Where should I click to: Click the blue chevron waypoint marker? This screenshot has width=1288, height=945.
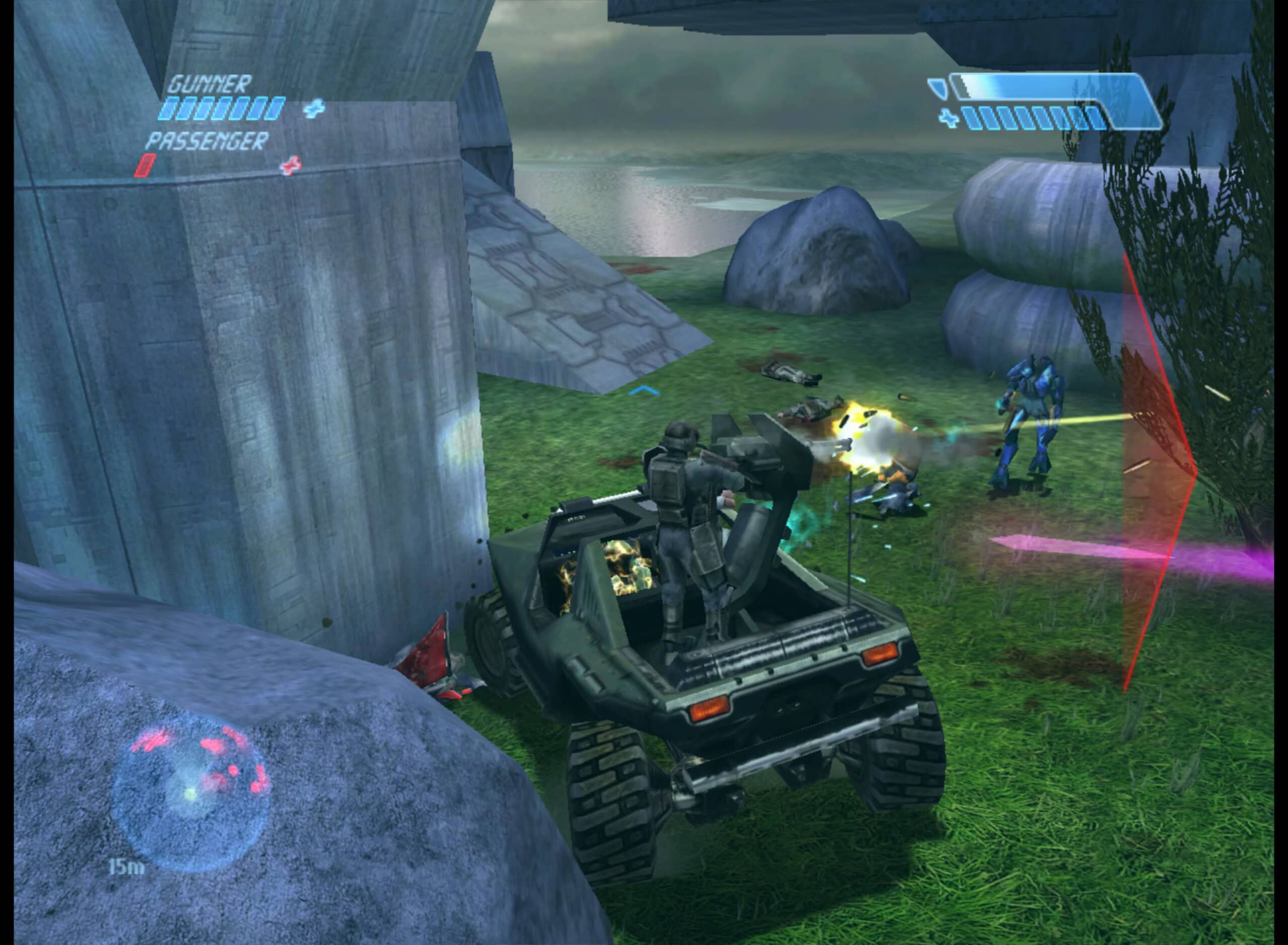[x=644, y=391]
